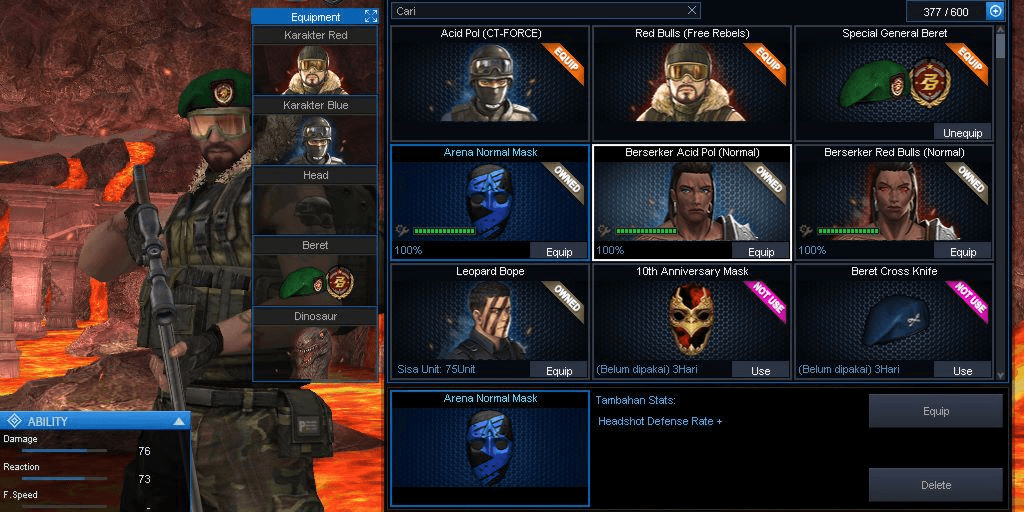Equip the Arena Normal Mask item
The image size is (1024, 512).
tap(559, 252)
